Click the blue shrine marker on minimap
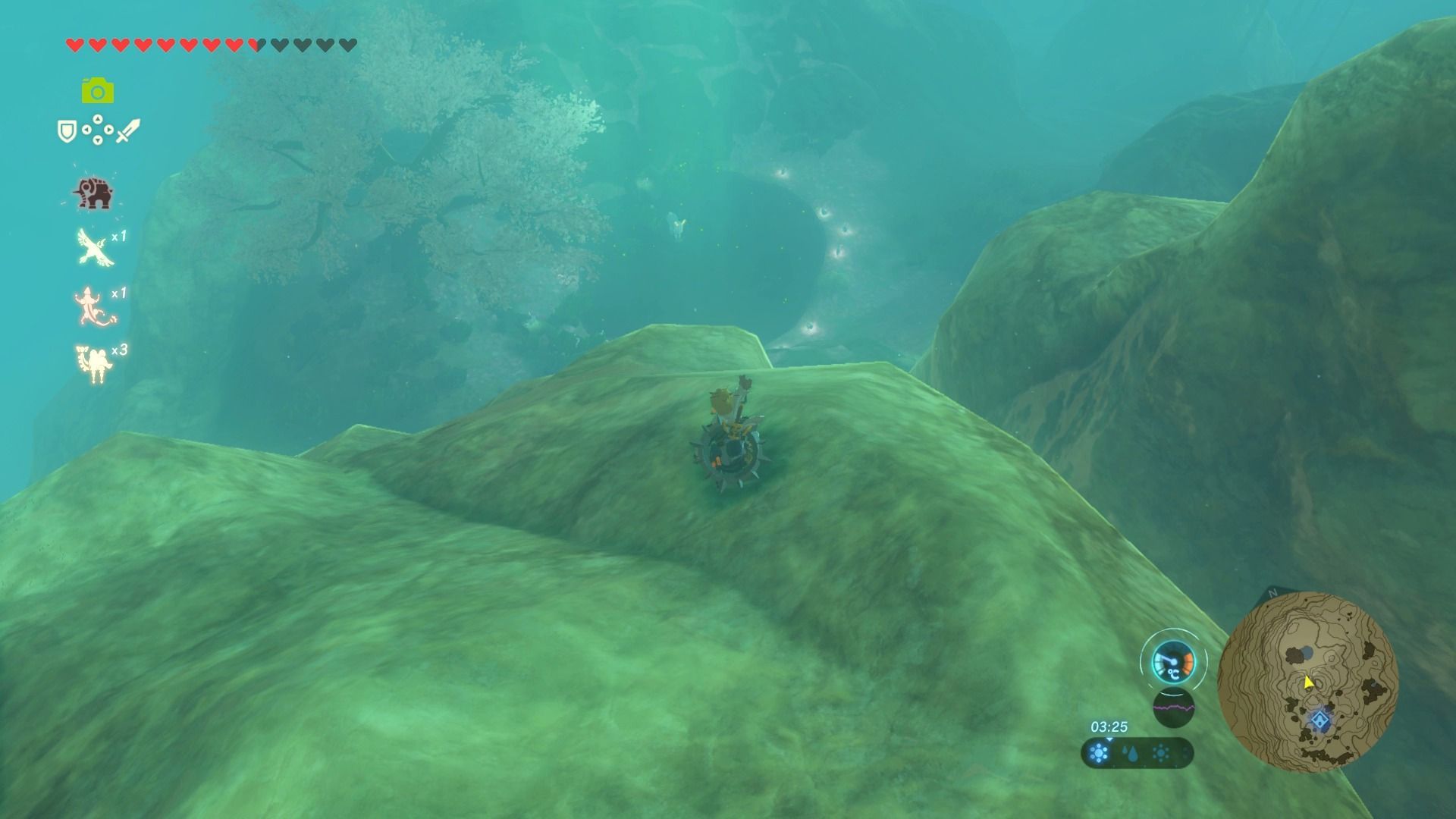Viewport: 1456px width, 819px height. pyautogui.click(x=1321, y=720)
